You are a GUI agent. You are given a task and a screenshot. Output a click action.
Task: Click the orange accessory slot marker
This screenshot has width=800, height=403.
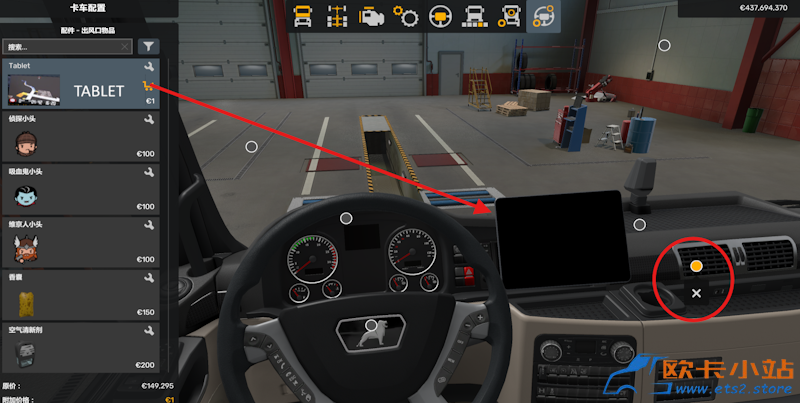(696, 267)
